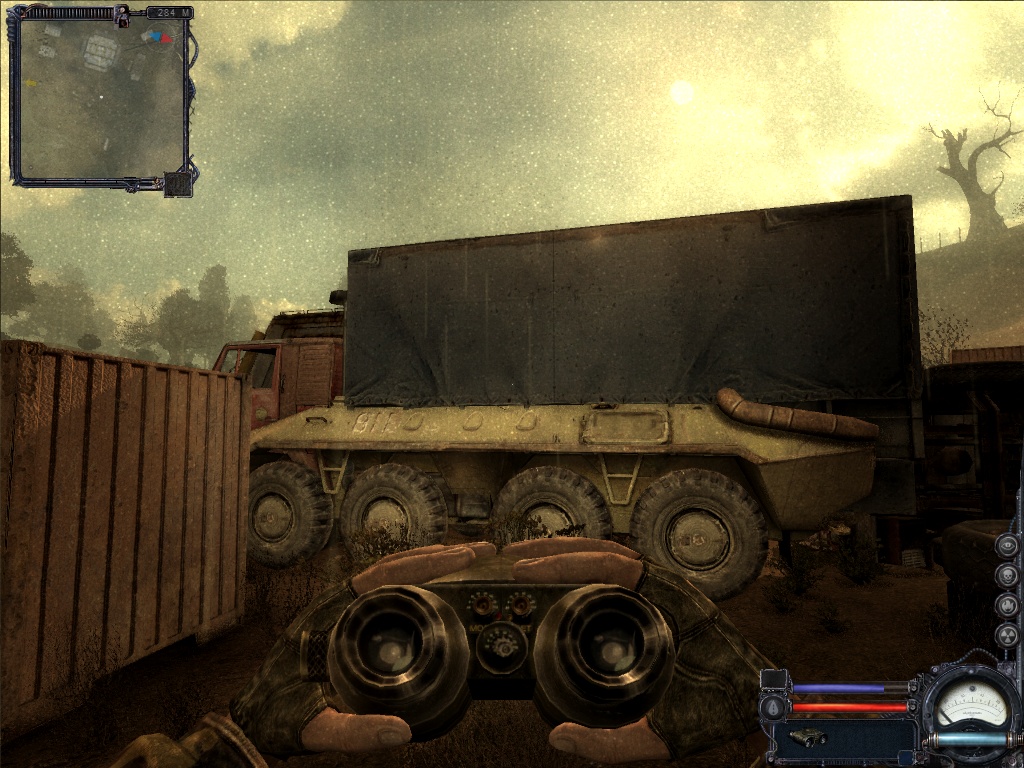
Task: Select the binoculars icon in the weapon panel
Action: point(806,737)
